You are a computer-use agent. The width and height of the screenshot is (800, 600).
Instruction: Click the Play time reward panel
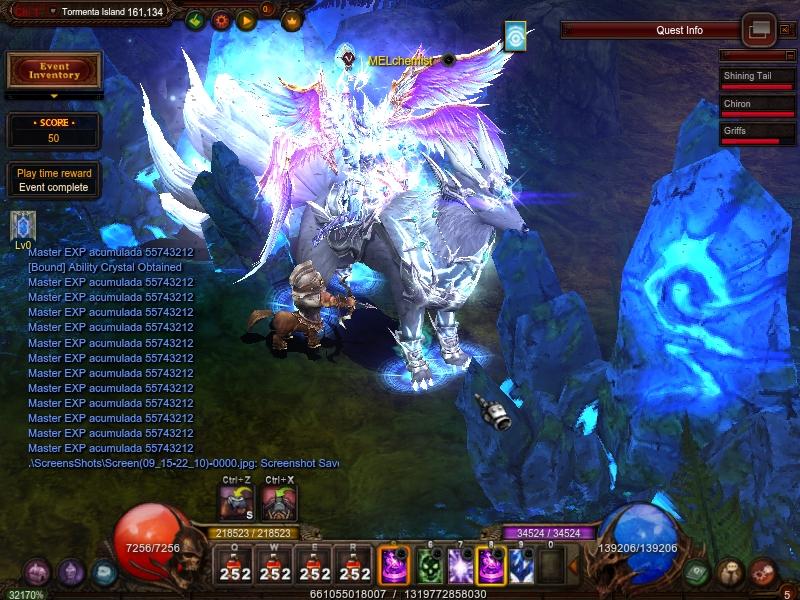54,180
